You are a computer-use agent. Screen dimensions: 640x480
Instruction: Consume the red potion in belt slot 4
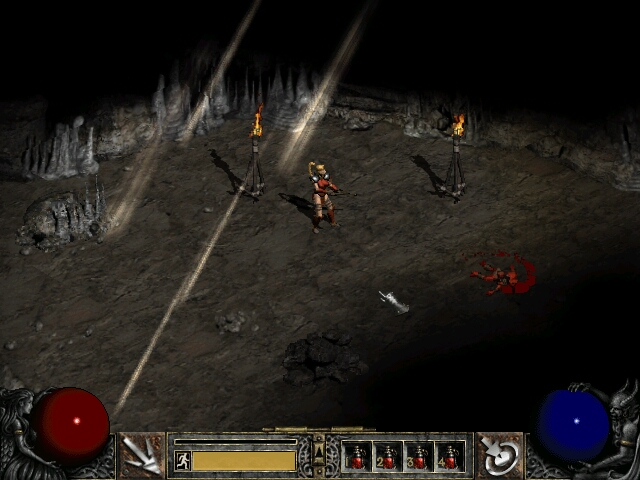pos(450,457)
